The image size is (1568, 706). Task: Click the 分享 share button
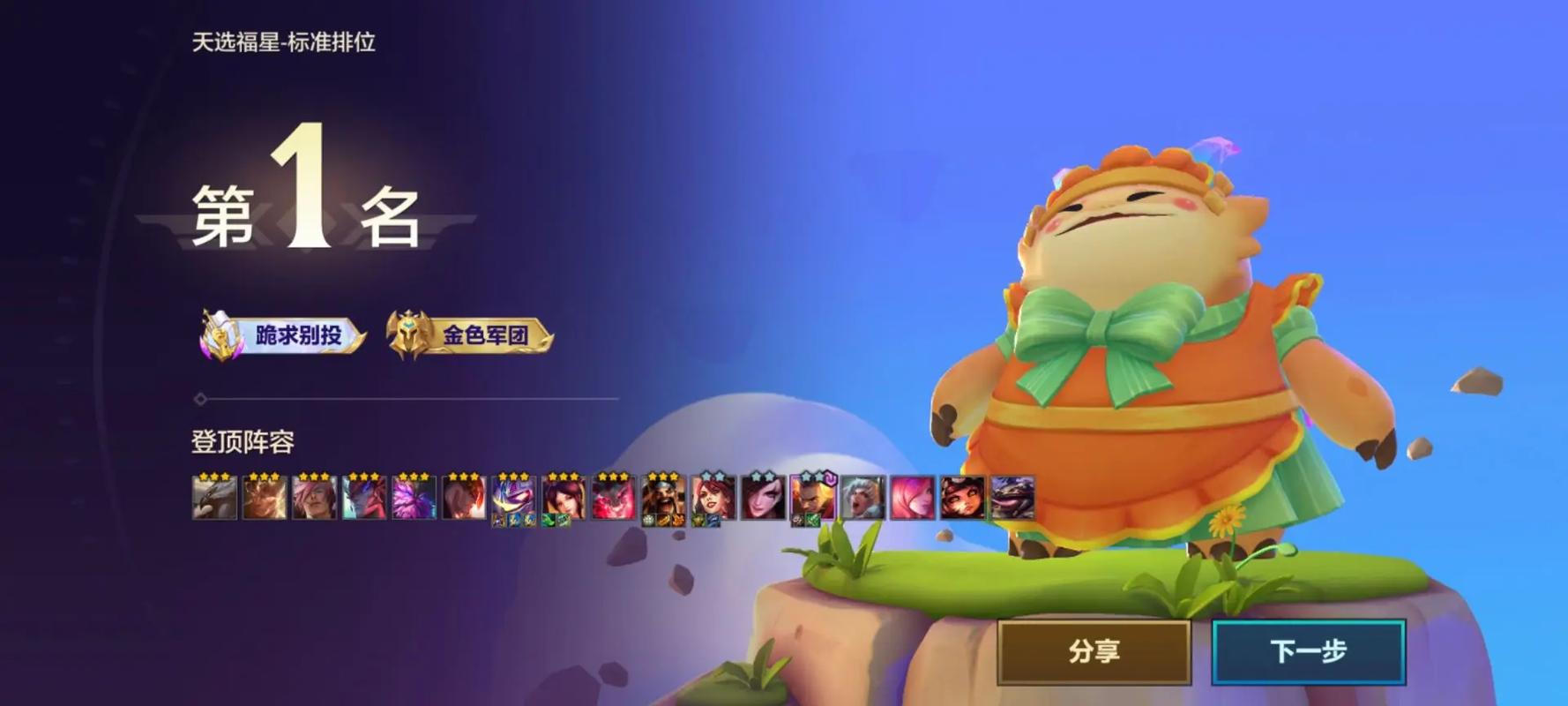click(x=1094, y=652)
